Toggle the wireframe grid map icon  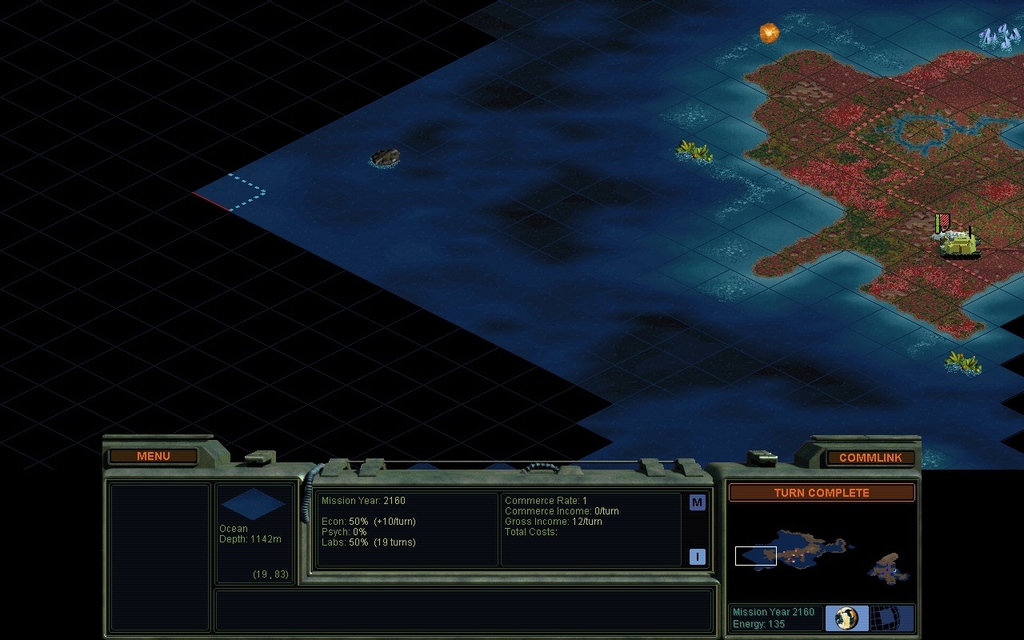tap(885, 618)
